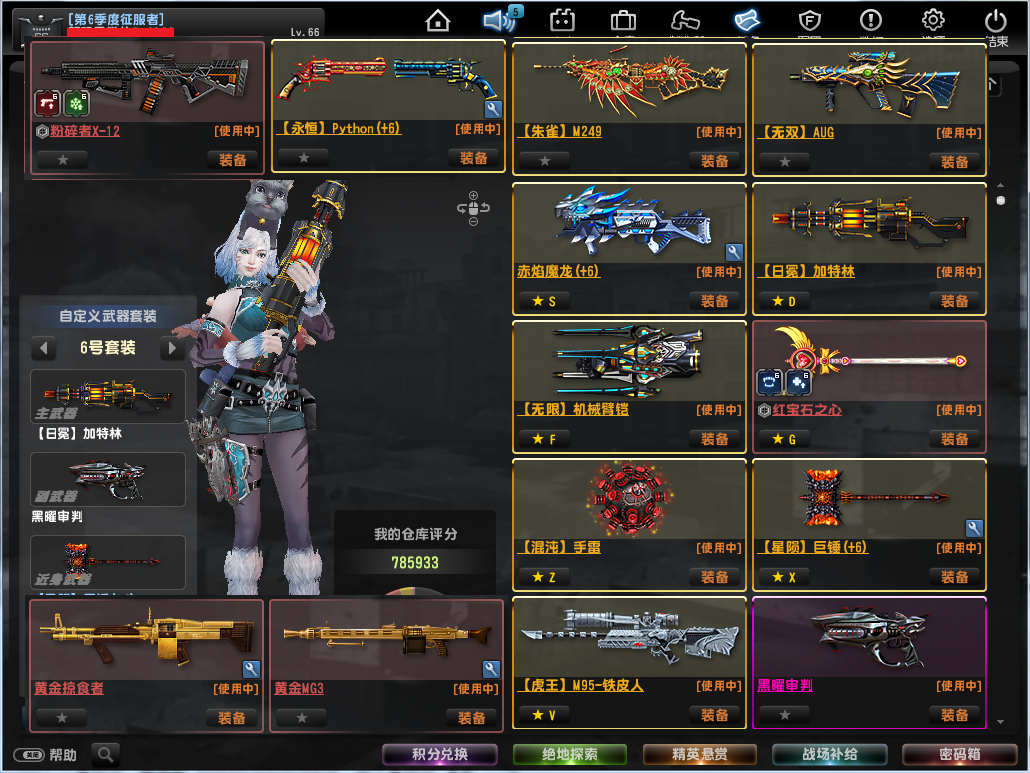
Task: Equip the 黄金掠食者 machine gun
Action: click(233, 718)
